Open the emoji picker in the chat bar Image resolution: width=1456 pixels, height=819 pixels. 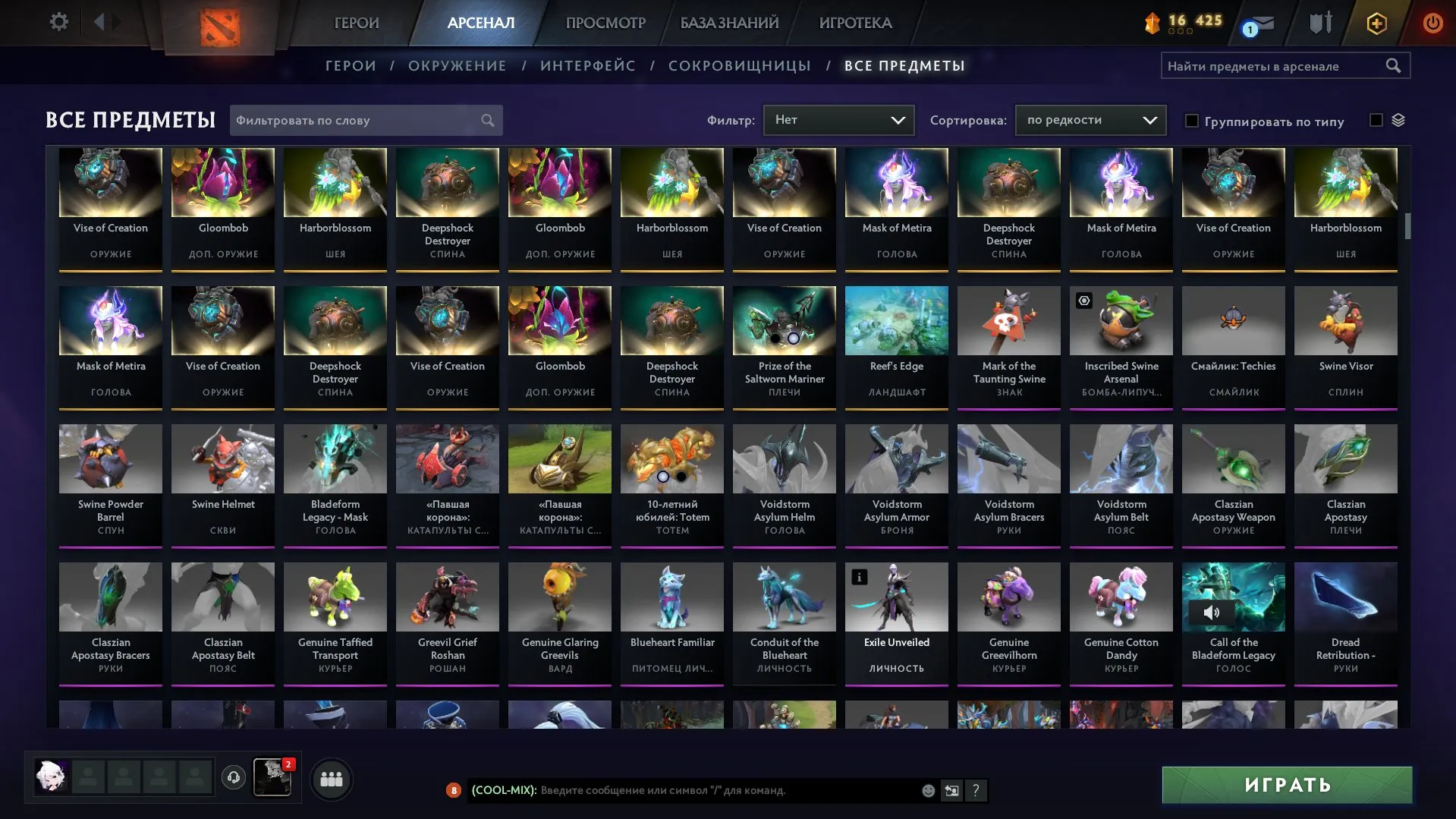tap(927, 790)
